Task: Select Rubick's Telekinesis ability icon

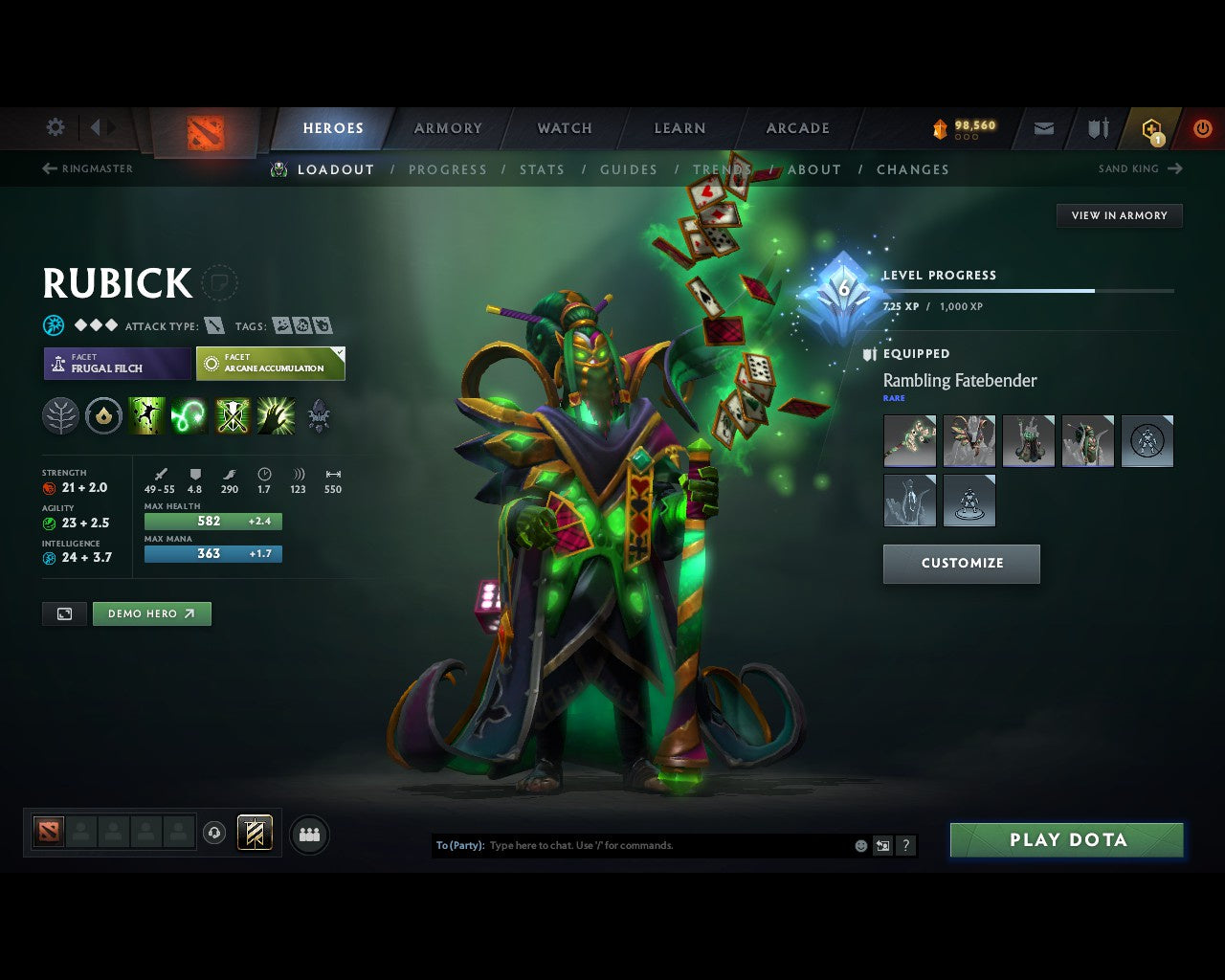Action: pyautogui.click(x=146, y=414)
